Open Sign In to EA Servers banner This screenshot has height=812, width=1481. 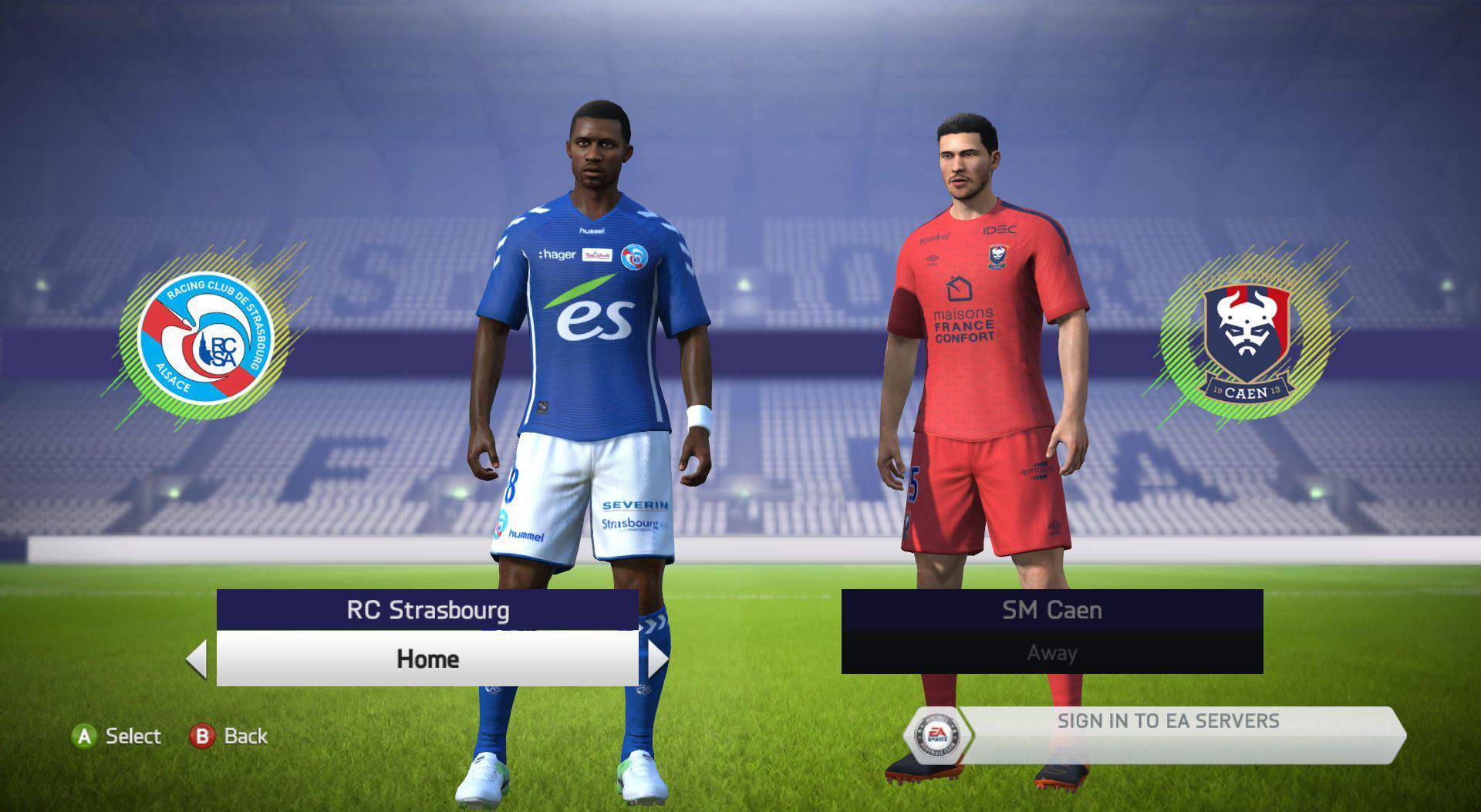[1167, 722]
